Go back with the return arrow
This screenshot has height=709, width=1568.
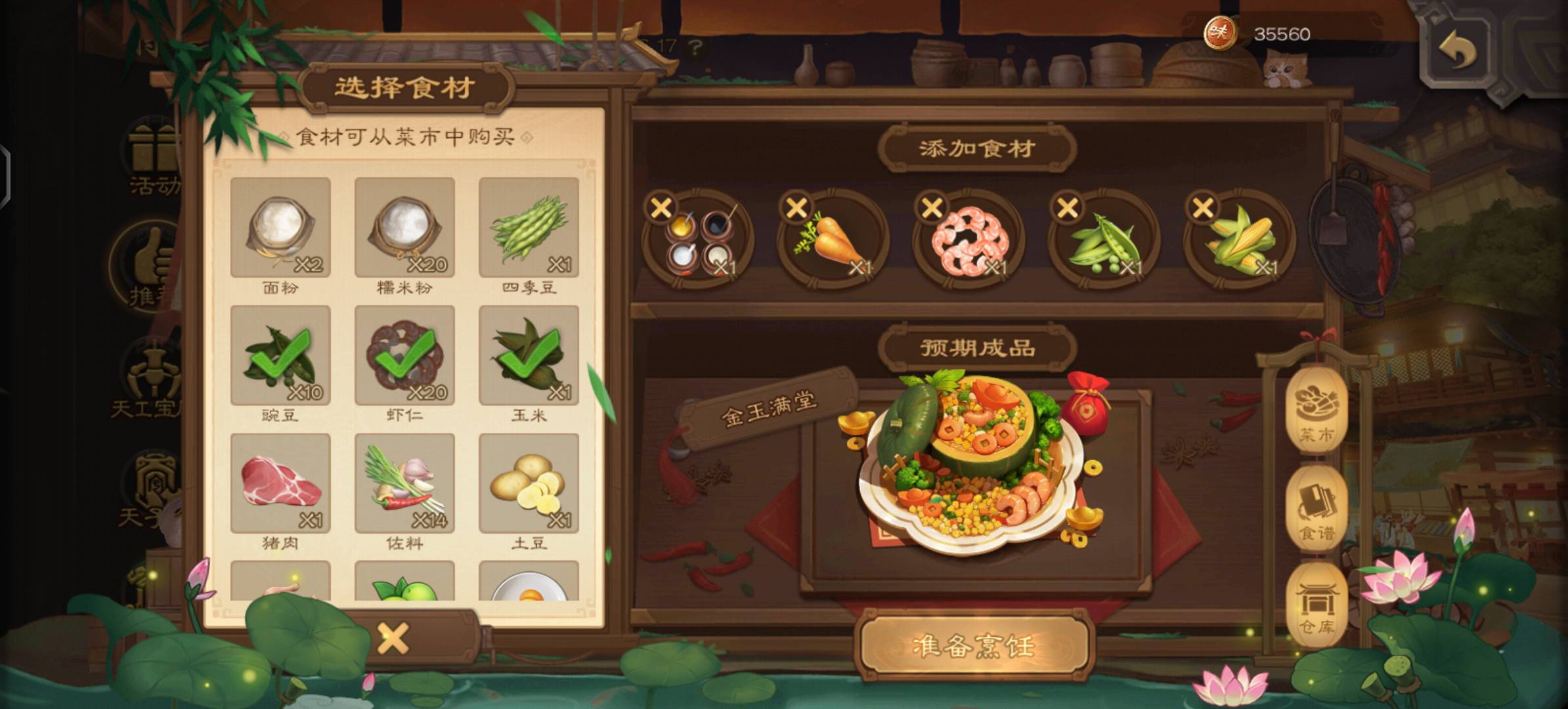point(1457,50)
